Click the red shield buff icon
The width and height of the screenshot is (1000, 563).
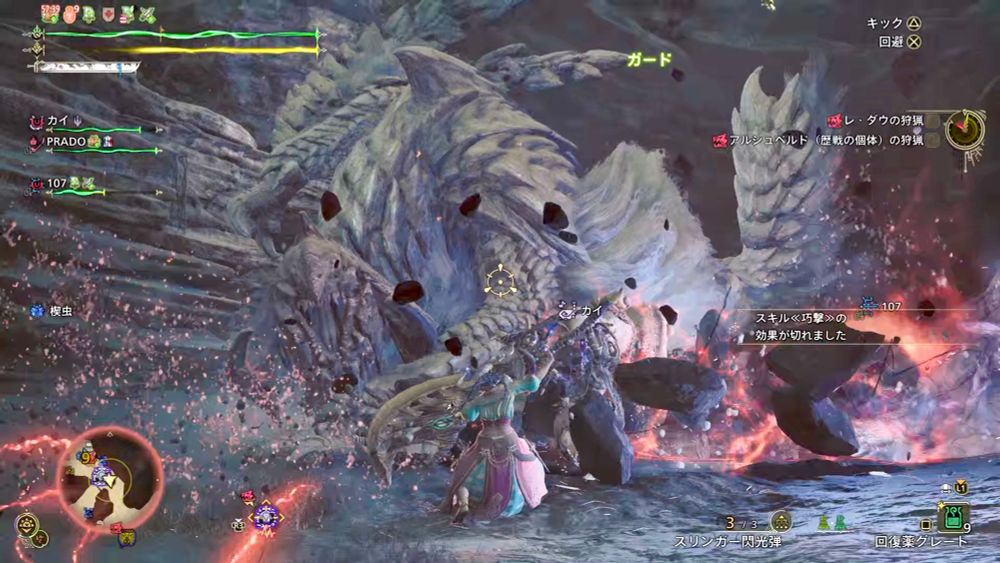point(108,14)
